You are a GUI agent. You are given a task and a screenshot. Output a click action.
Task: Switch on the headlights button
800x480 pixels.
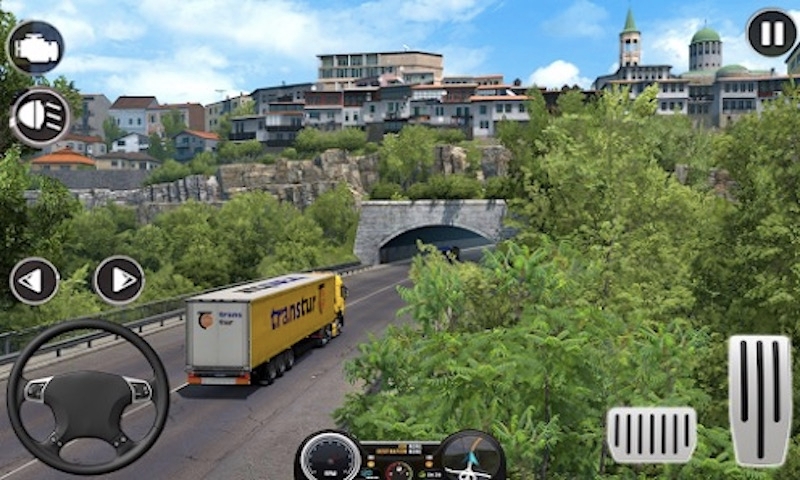coord(40,117)
